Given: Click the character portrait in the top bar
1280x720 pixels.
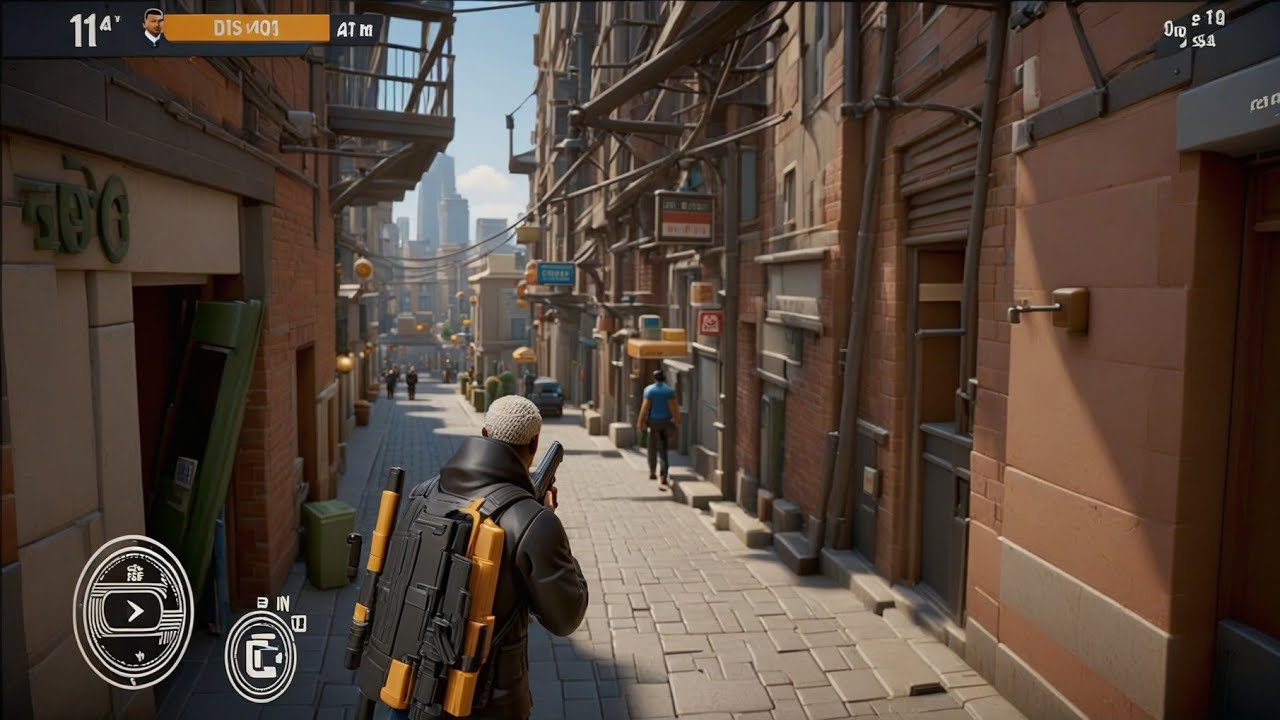Looking at the screenshot, I should [153, 27].
